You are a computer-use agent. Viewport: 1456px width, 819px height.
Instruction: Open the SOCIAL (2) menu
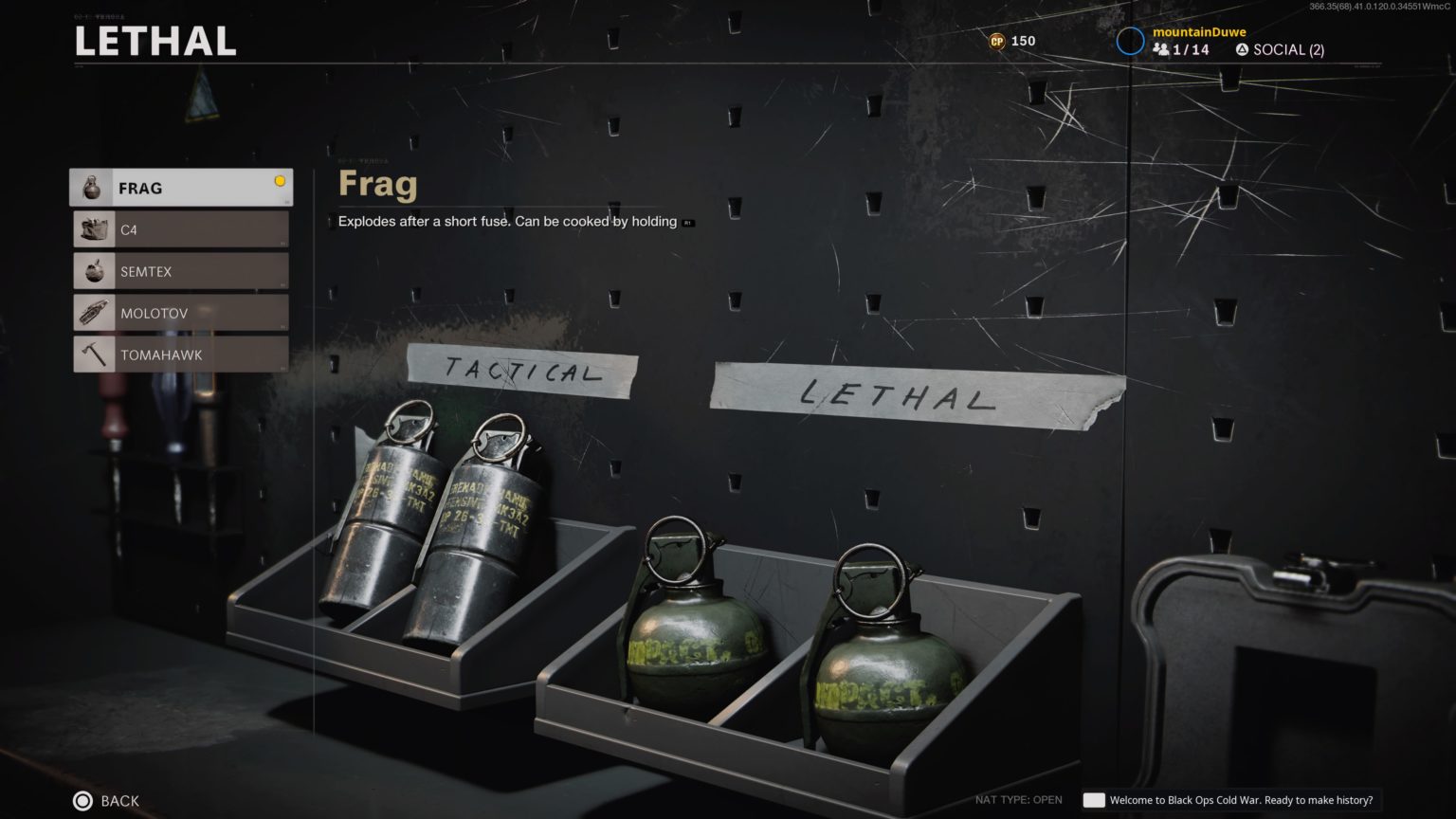[x=1289, y=48]
